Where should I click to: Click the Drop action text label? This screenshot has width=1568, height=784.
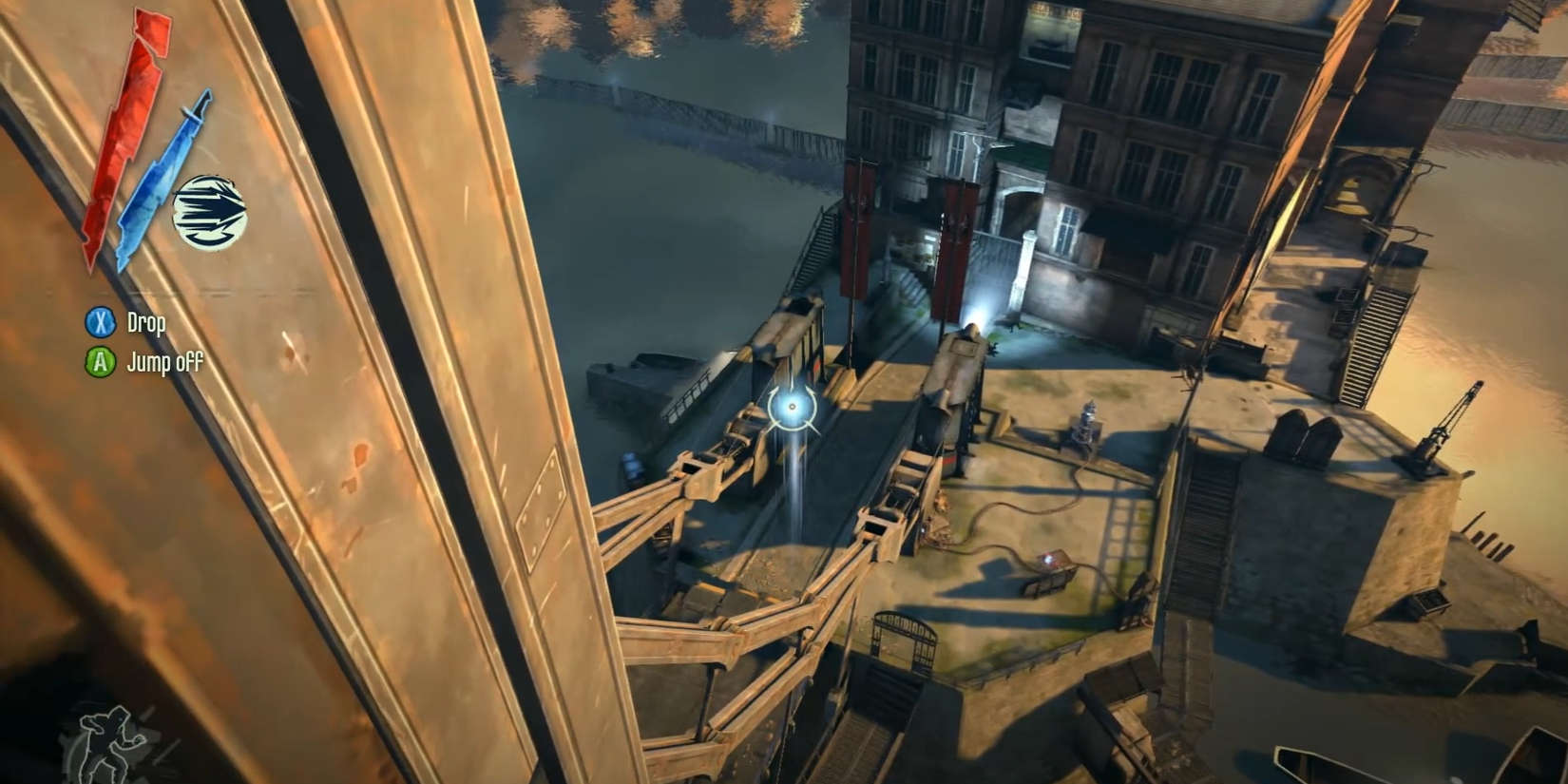[146, 323]
